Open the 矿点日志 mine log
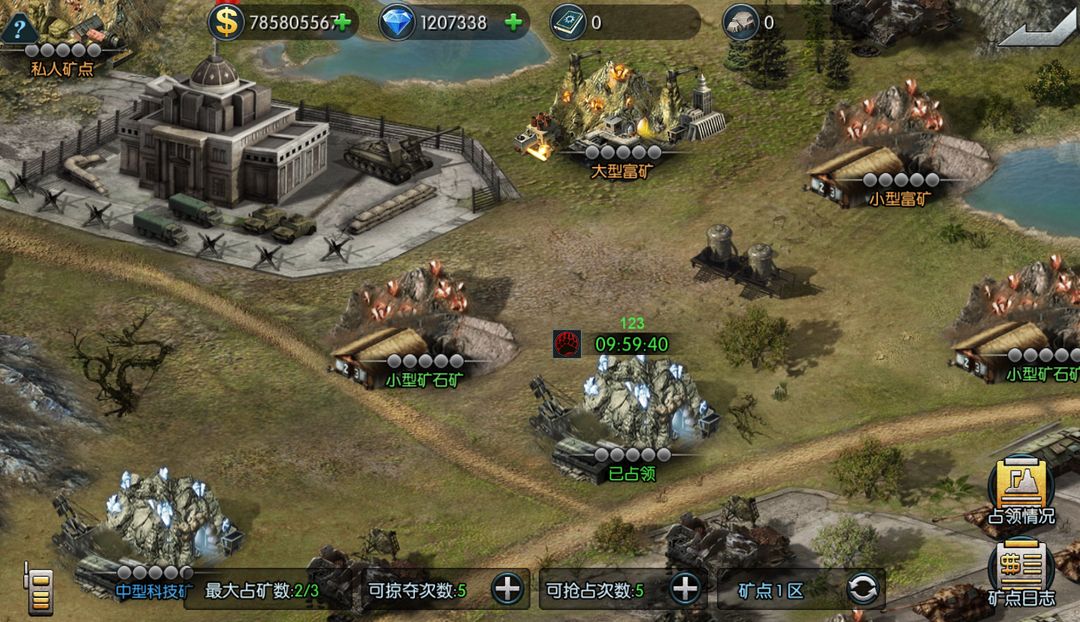This screenshot has height=622, width=1080. (1021, 573)
